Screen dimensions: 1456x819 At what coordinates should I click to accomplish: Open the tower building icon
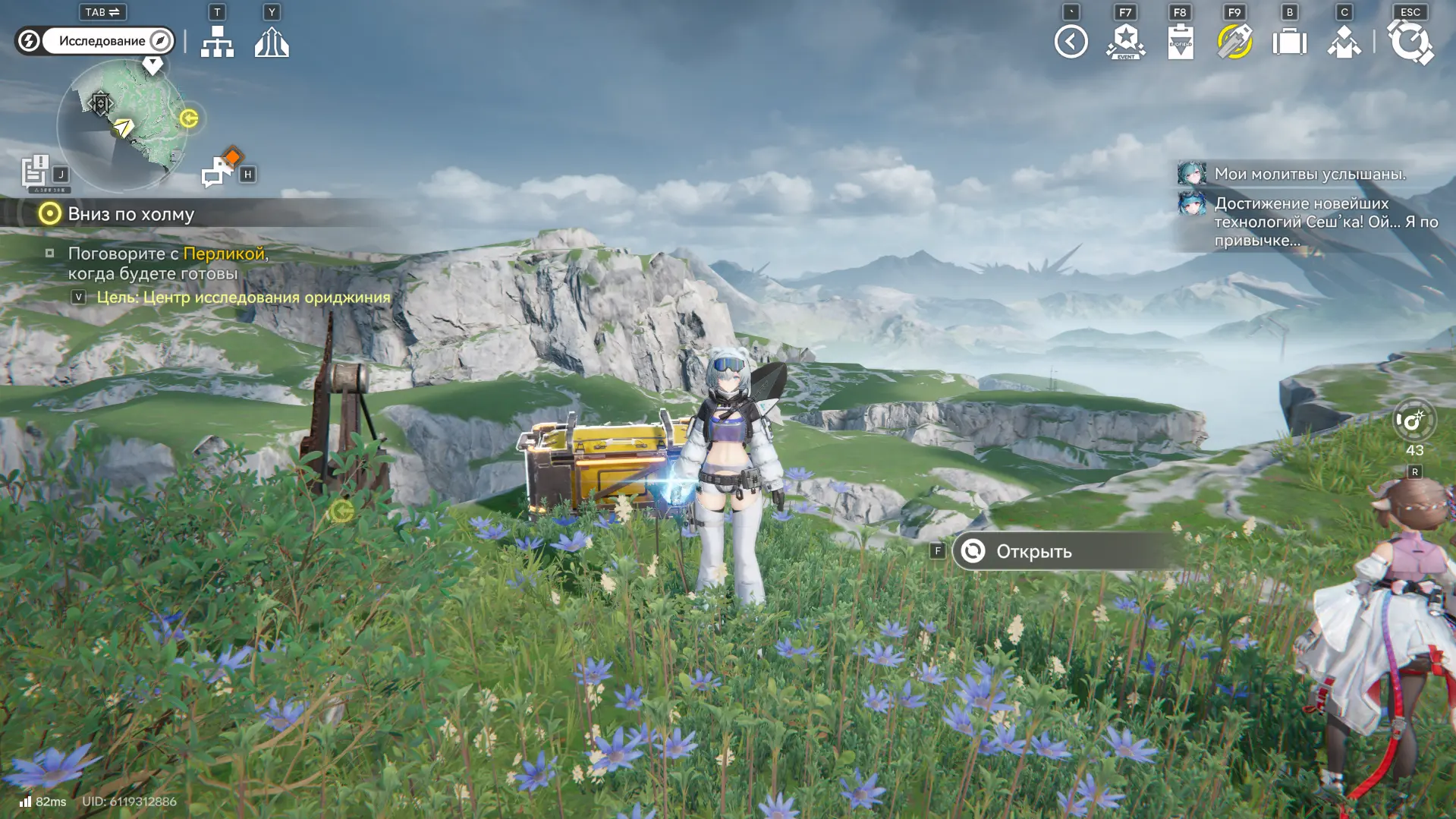(x=272, y=42)
